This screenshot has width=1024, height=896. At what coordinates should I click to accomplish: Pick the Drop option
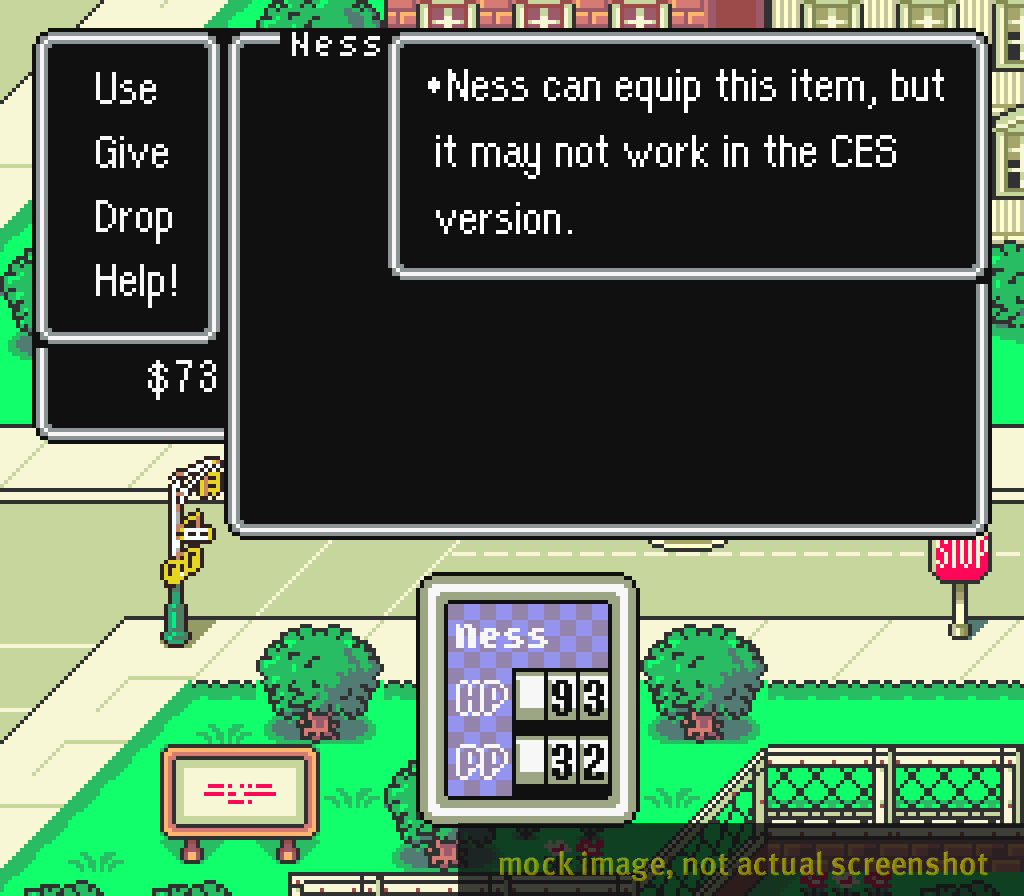(133, 218)
